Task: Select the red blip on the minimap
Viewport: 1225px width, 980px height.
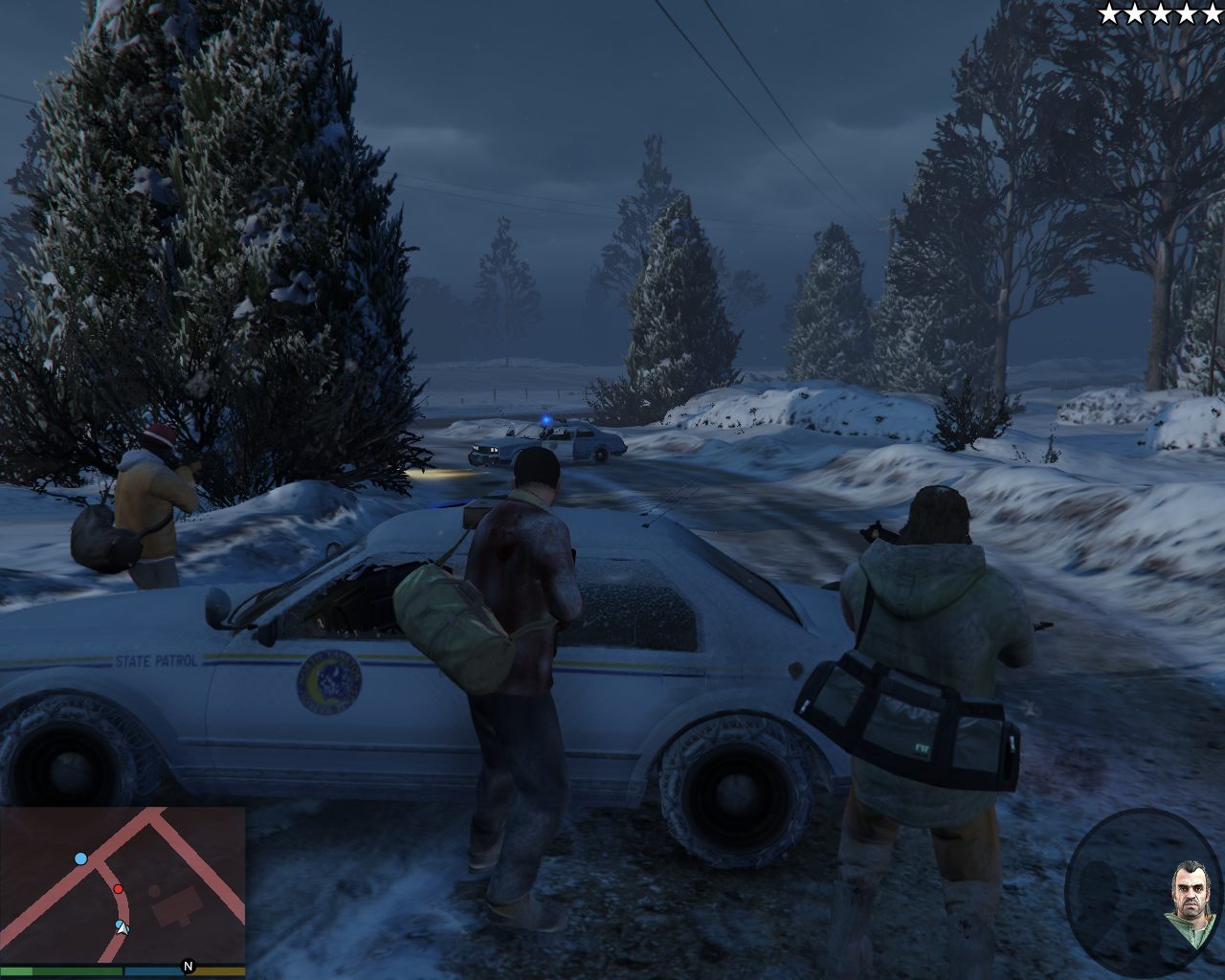Action: point(119,889)
